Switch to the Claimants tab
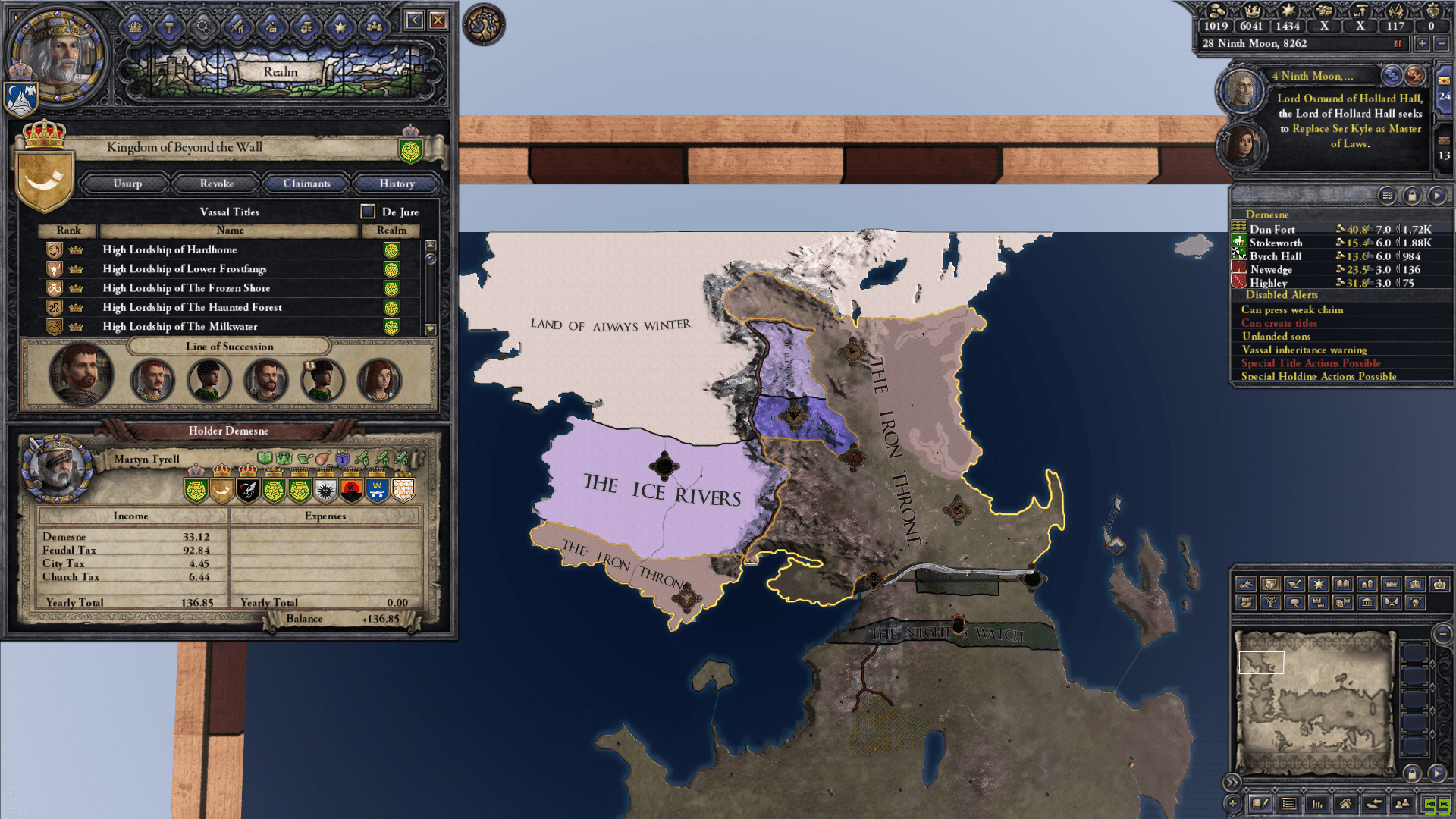 [x=306, y=183]
